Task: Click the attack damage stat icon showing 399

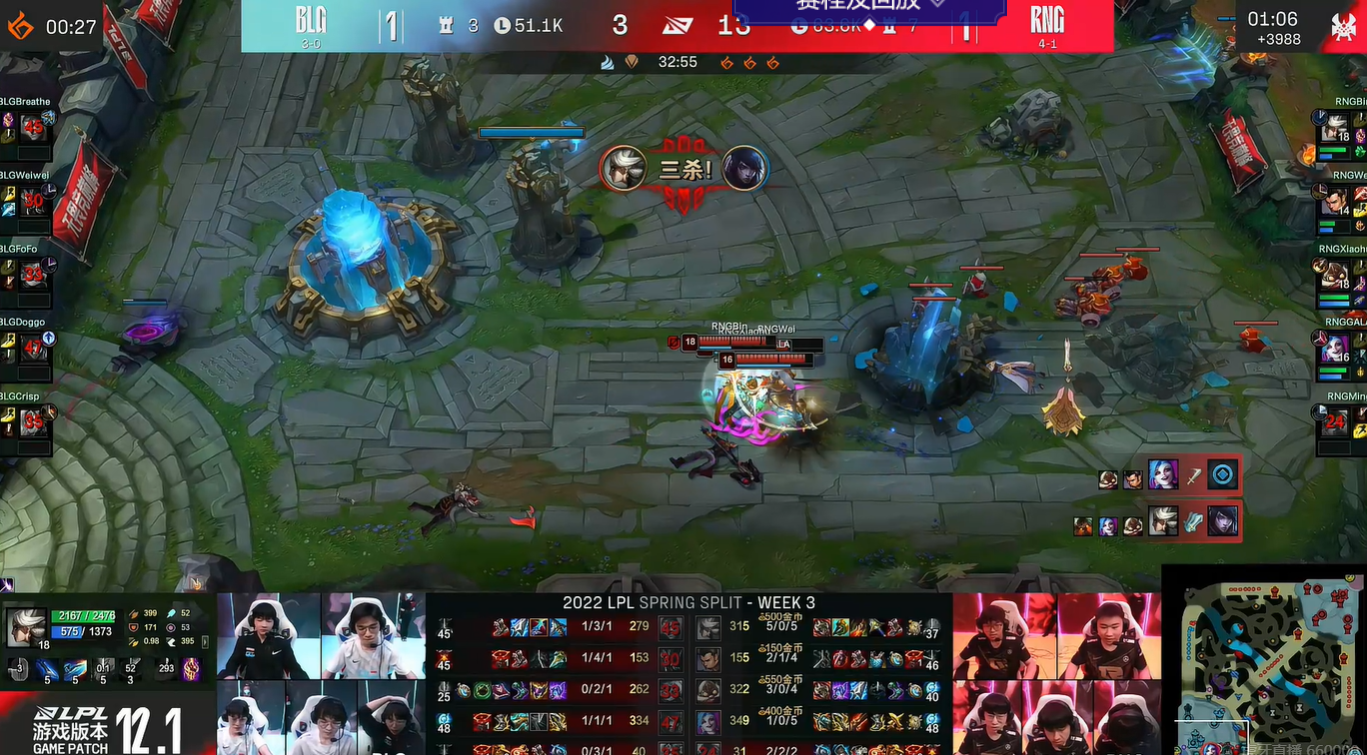Action: click(135, 611)
